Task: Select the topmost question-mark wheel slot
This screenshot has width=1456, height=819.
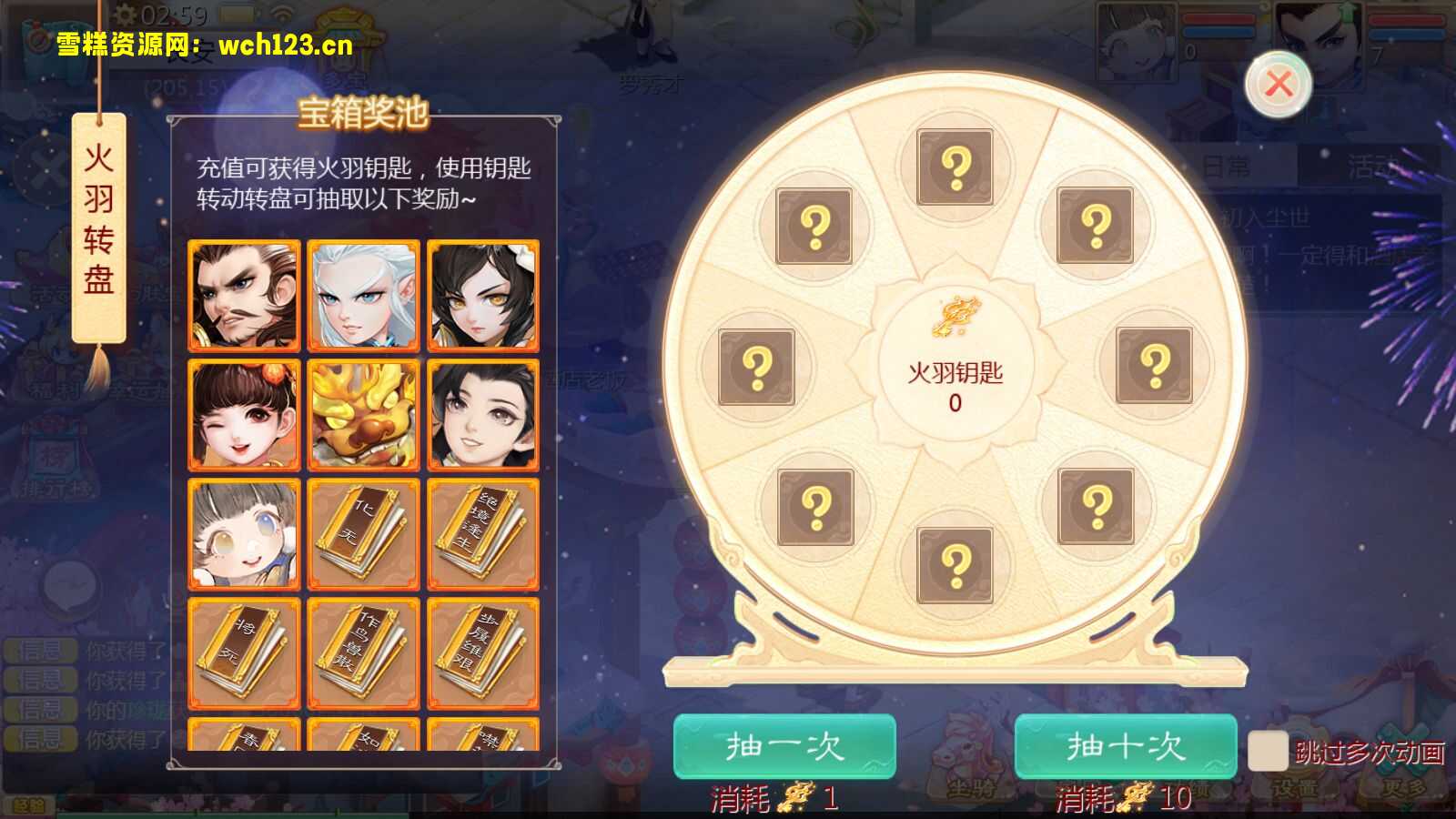Action: click(954, 166)
